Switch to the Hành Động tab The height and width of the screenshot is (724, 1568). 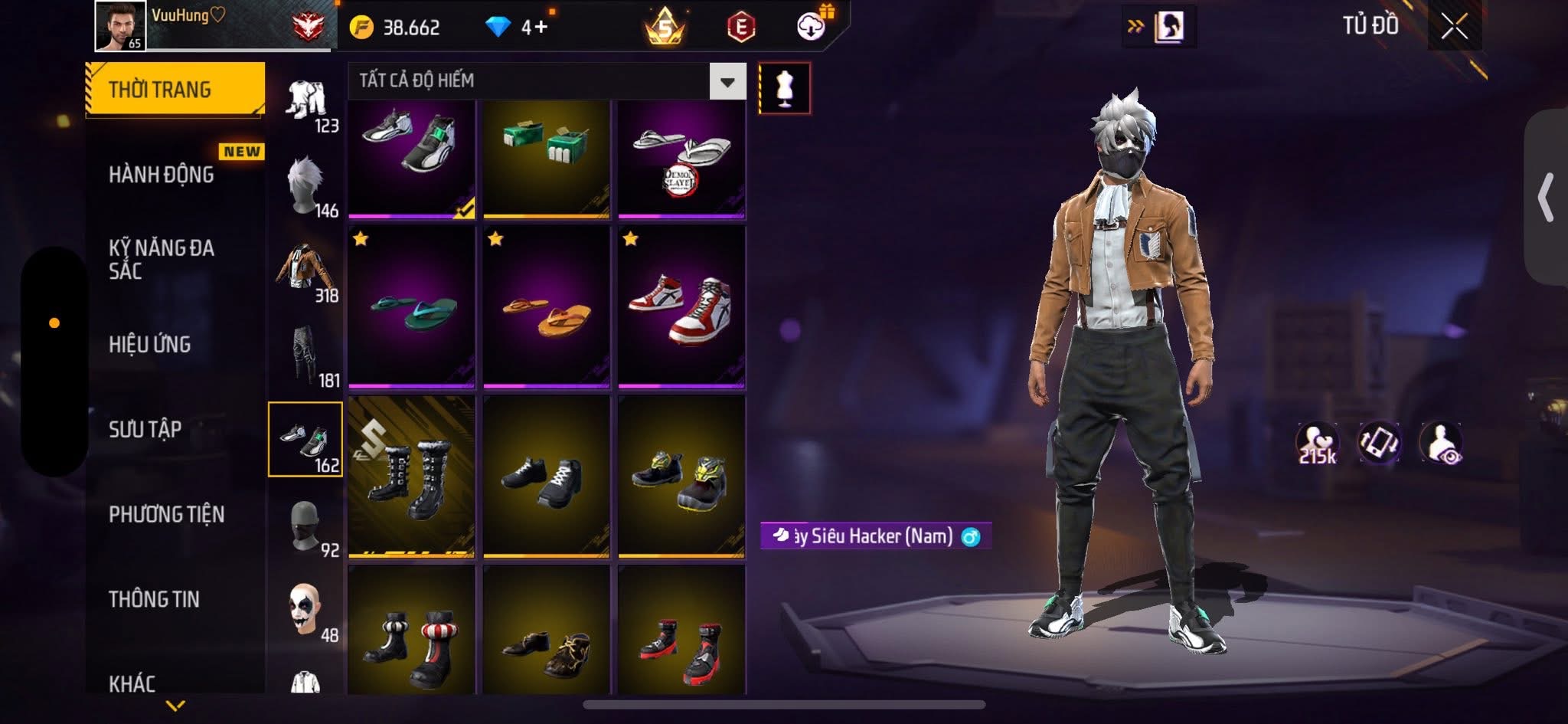(162, 175)
